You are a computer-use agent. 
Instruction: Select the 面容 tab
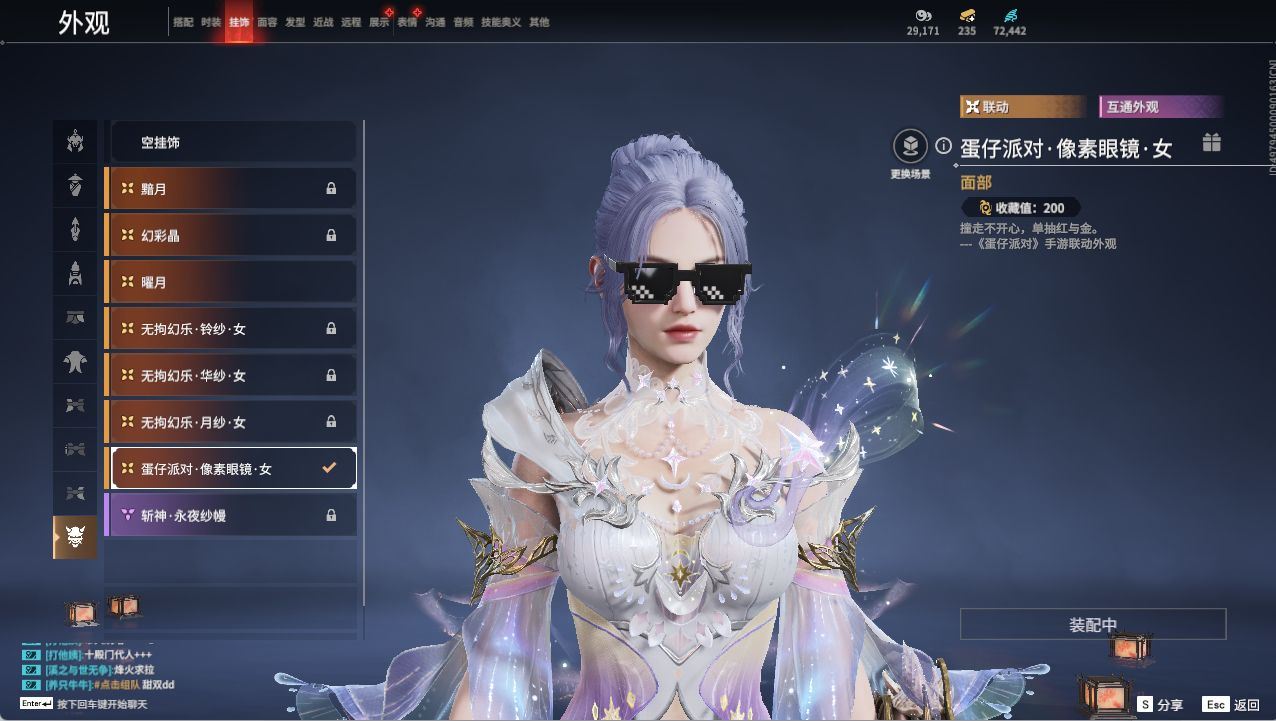pyautogui.click(x=267, y=22)
